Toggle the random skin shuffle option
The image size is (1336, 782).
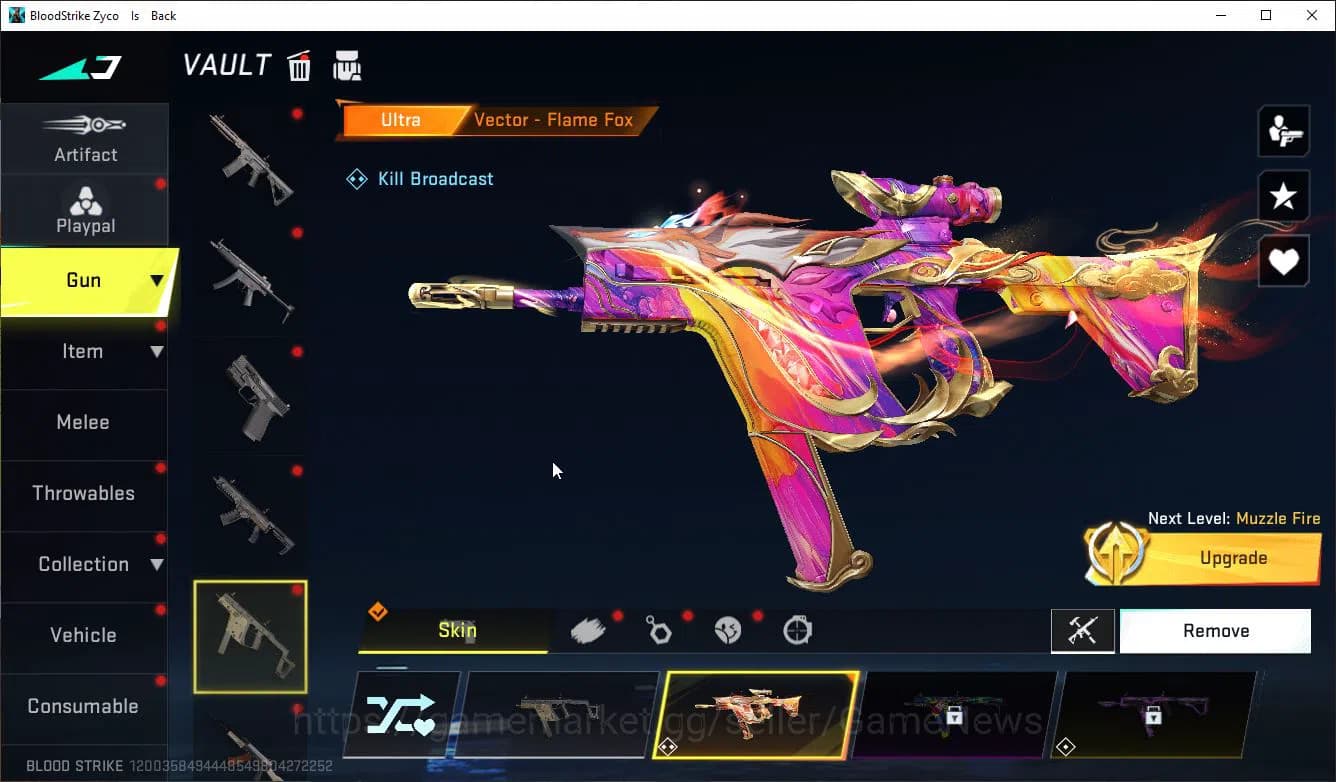pos(402,714)
